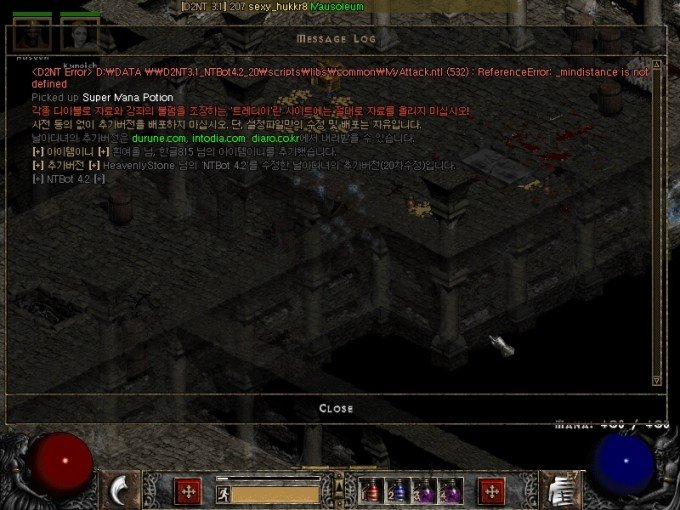Use the red healing potion in the belt
The height and width of the screenshot is (510, 680).
point(372,490)
